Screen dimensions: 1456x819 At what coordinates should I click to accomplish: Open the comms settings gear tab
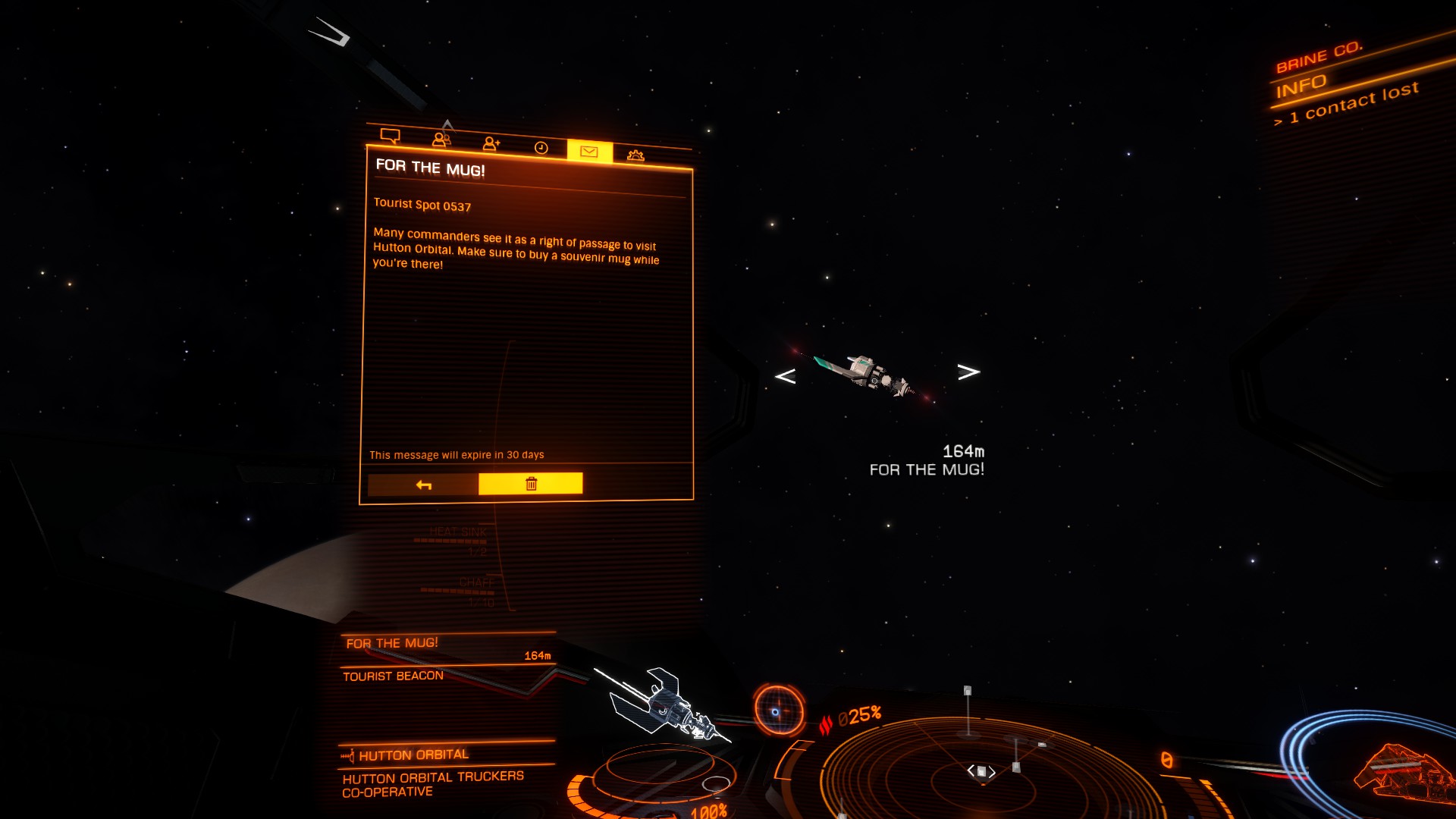pos(635,155)
